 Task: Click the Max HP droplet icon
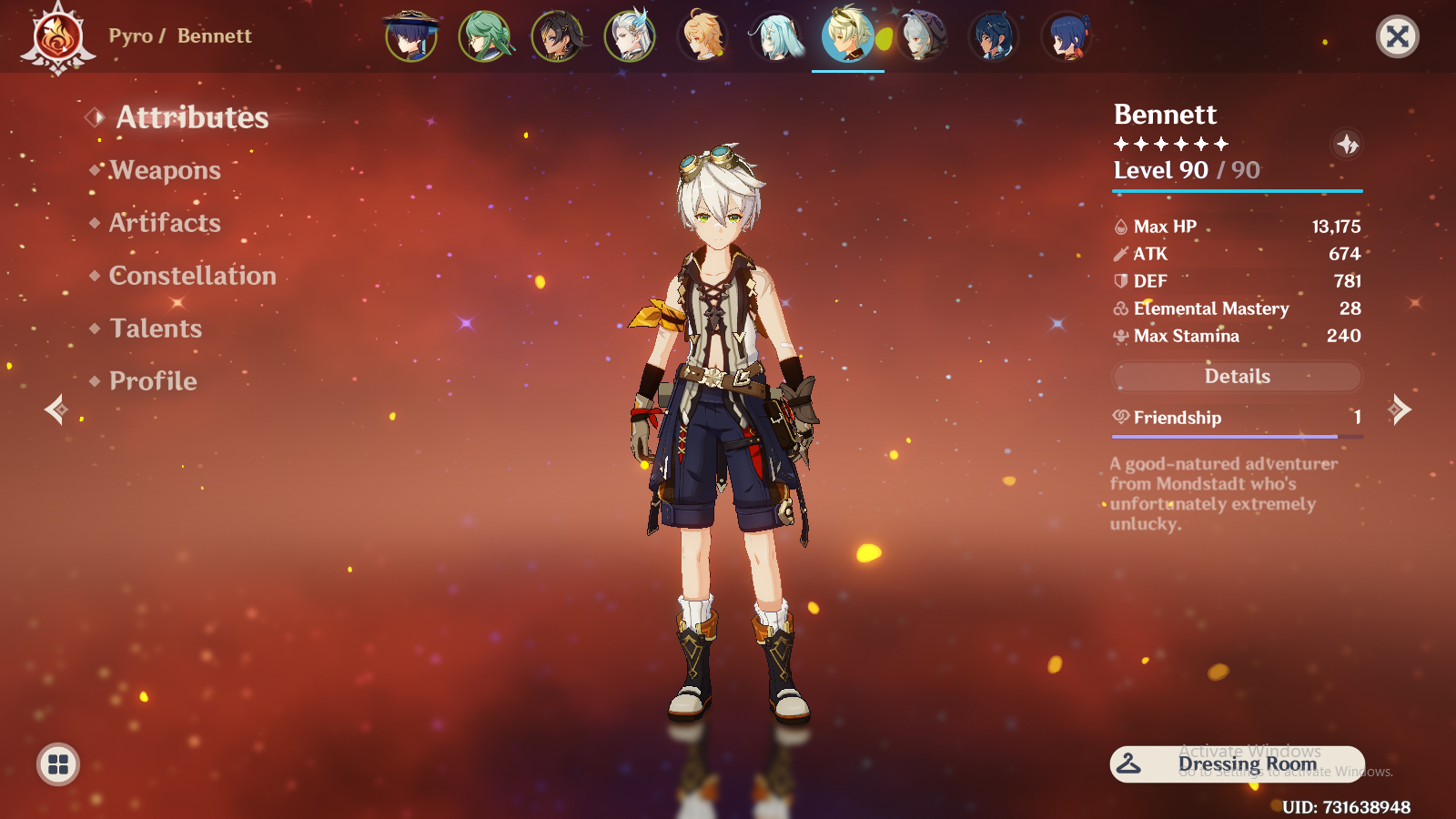[x=1121, y=226]
